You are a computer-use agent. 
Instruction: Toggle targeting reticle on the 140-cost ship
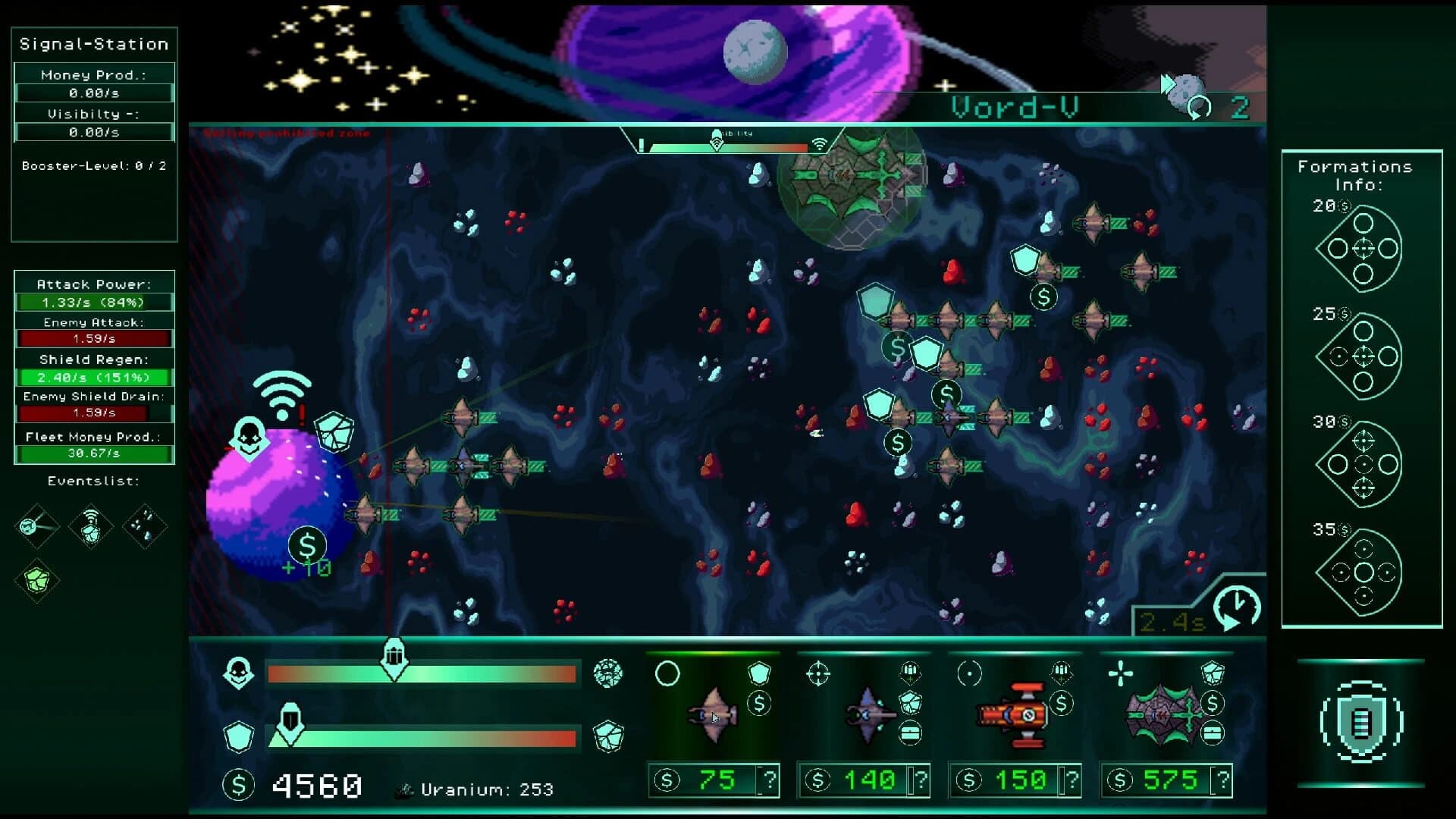(x=818, y=672)
